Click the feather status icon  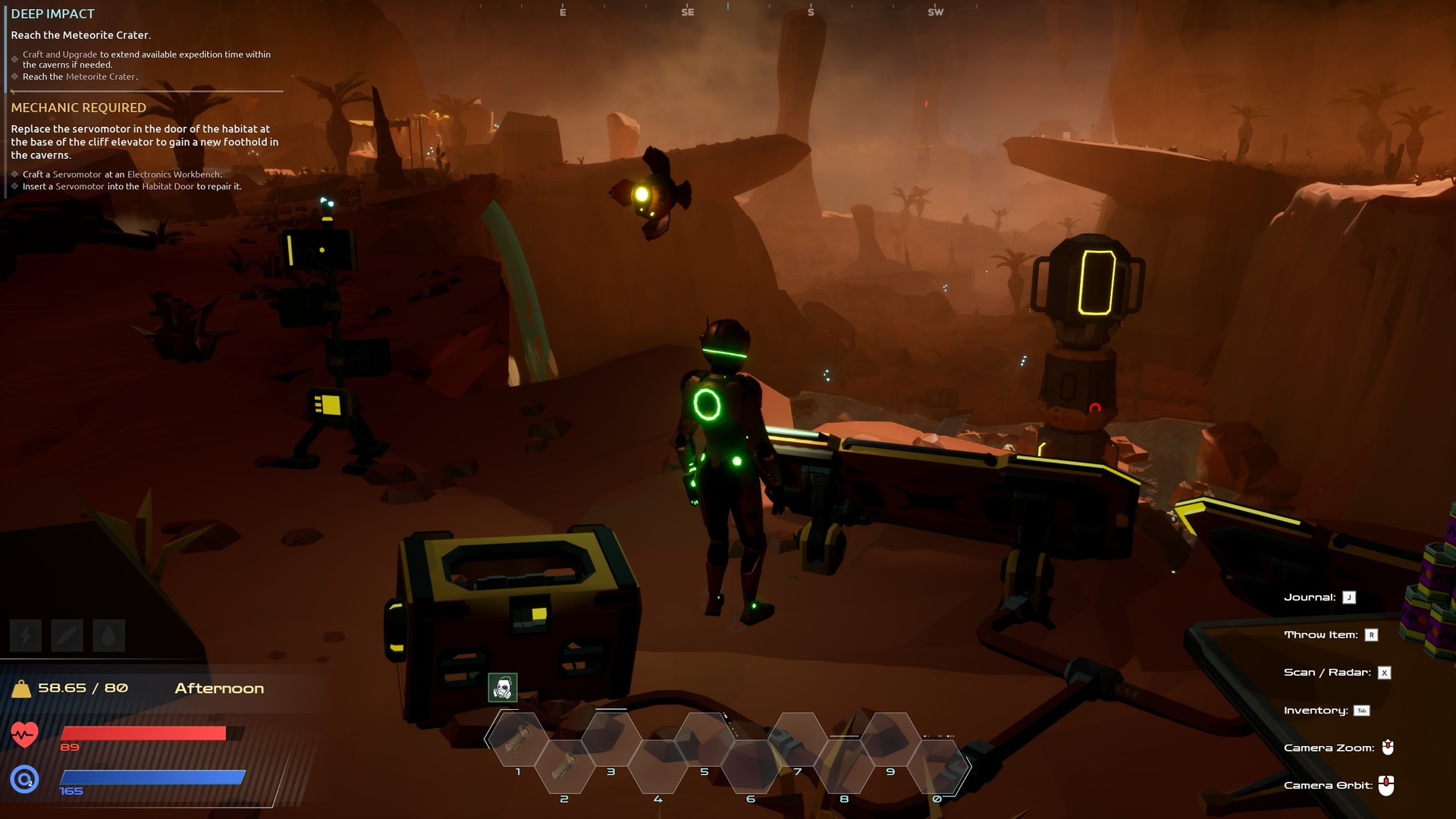(67, 635)
